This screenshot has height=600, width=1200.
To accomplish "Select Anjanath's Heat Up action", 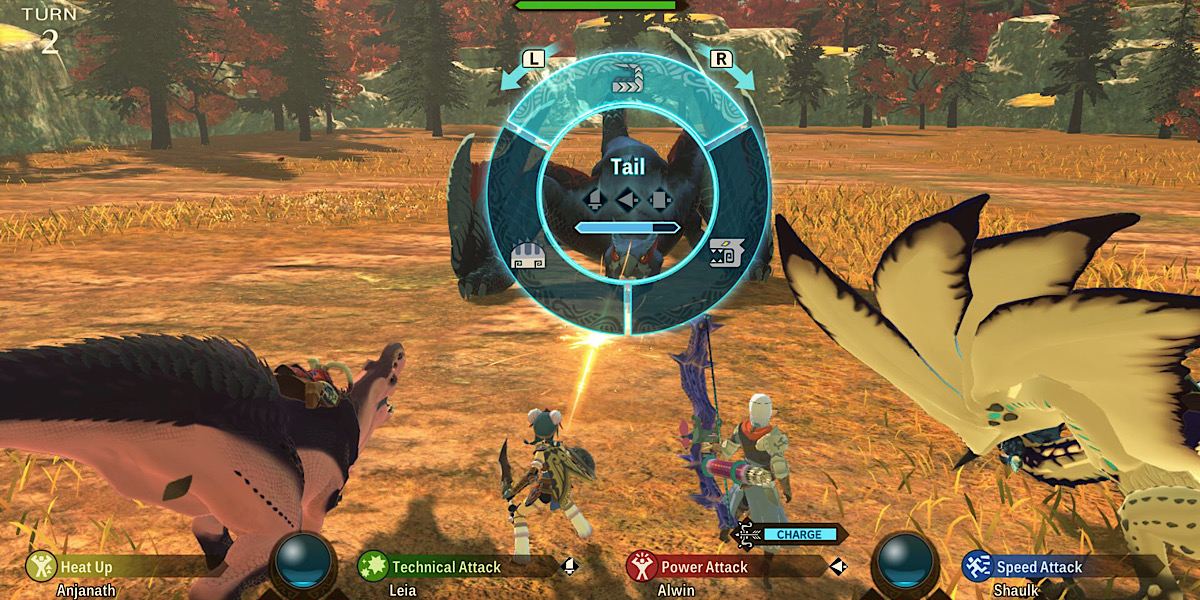I will [86, 567].
